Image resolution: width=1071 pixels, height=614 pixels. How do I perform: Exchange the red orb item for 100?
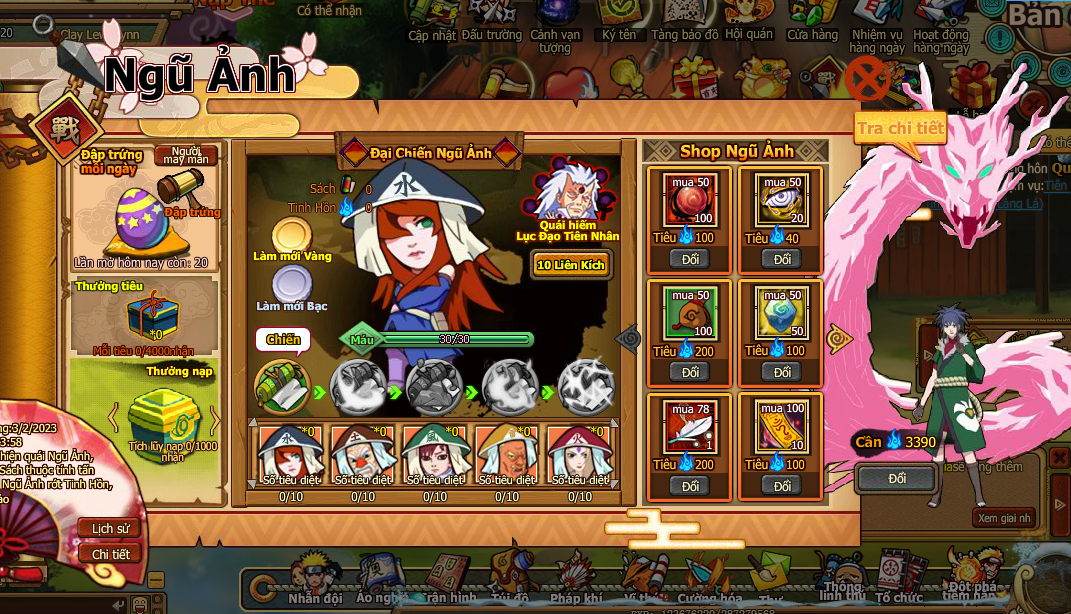click(x=690, y=259)
